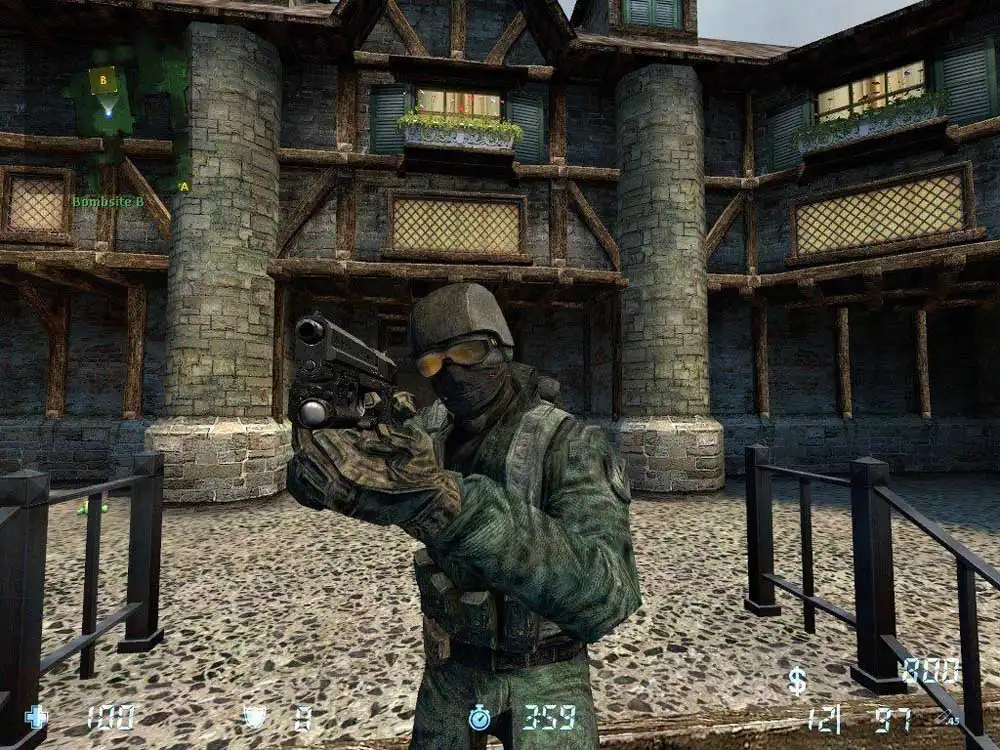Select the B bombsite marker on radar

[102, 78]
